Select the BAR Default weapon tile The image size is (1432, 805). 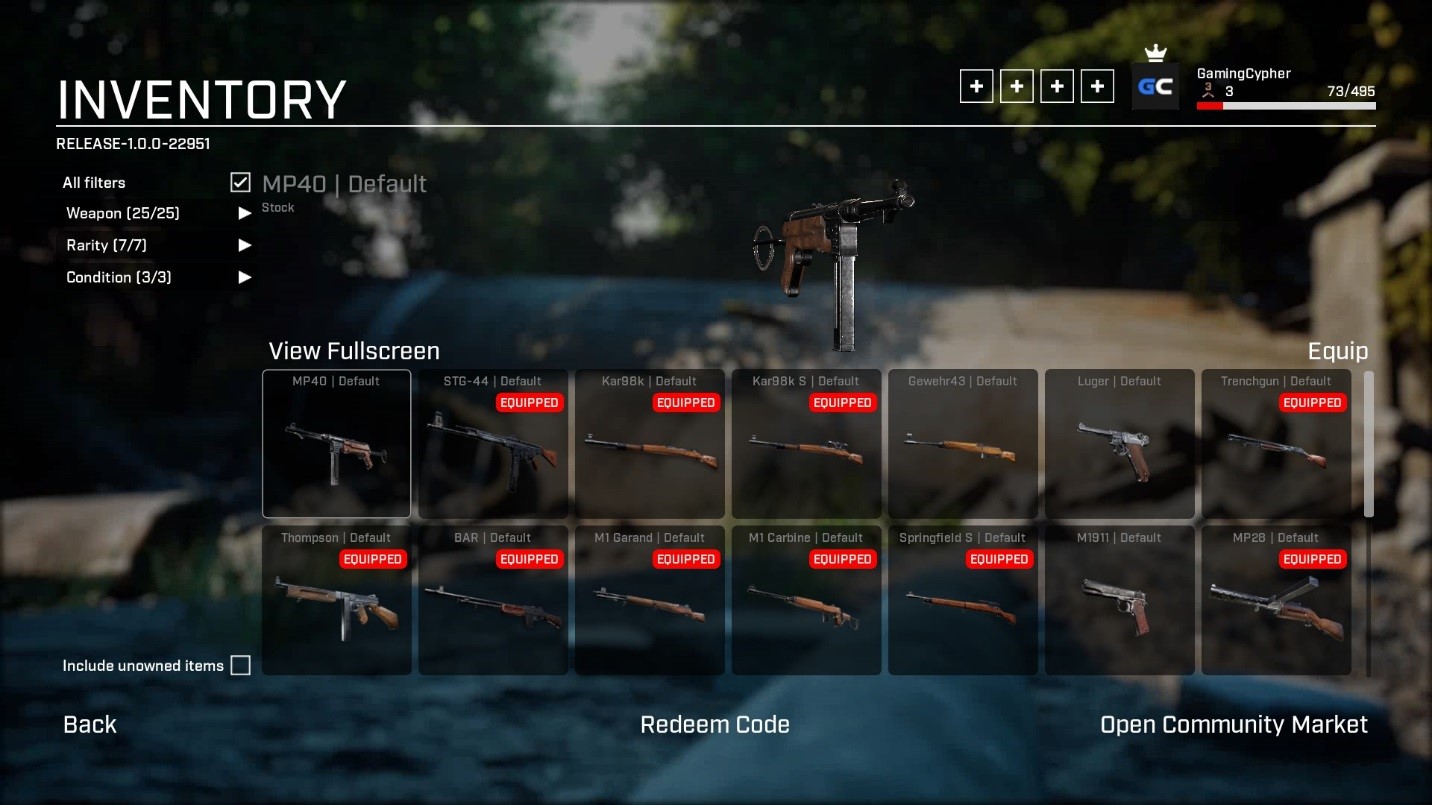pos(493,600)
